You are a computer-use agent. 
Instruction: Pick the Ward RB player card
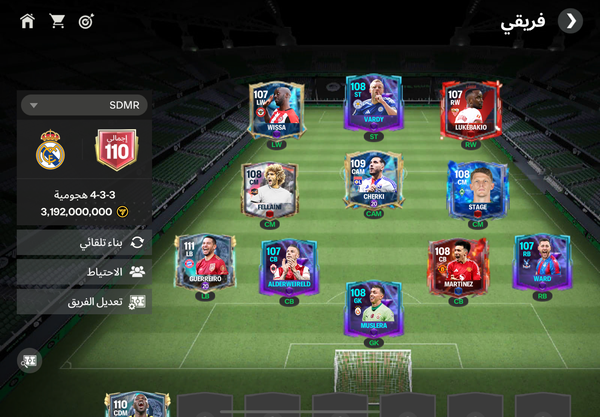[x=541, y=263]
